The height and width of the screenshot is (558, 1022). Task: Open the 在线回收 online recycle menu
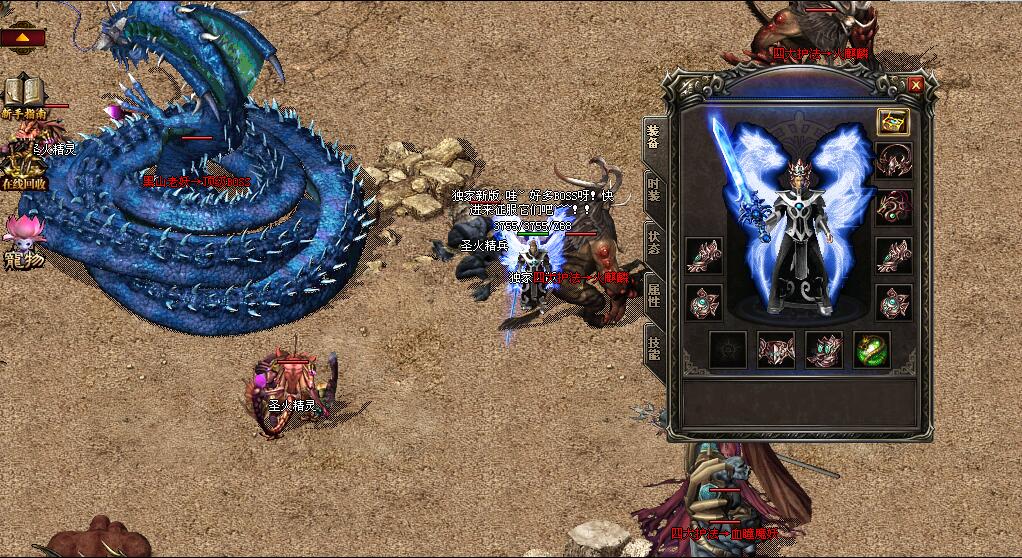[22, 165]
